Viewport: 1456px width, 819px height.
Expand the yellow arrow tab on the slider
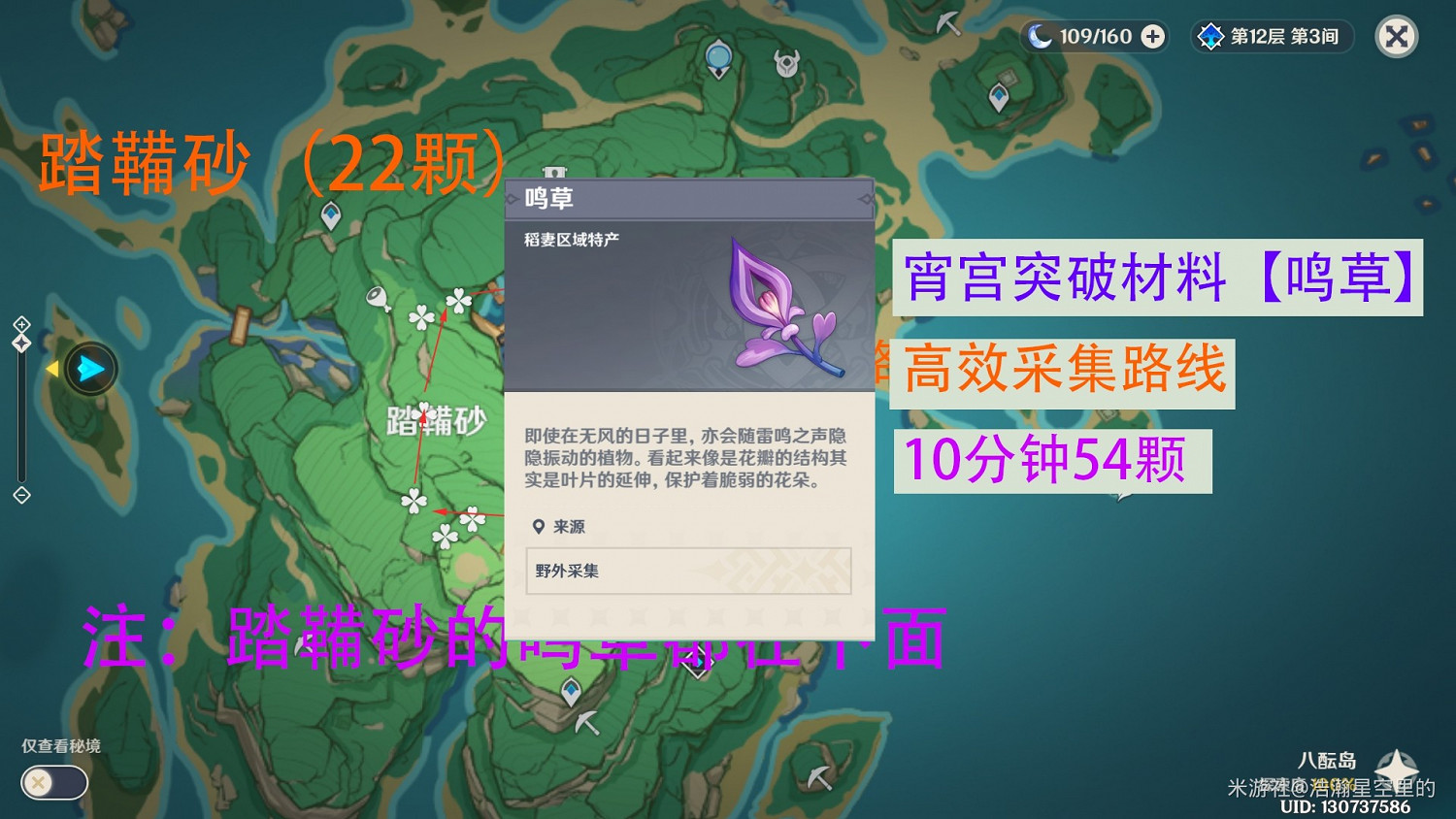click(54, 370)
